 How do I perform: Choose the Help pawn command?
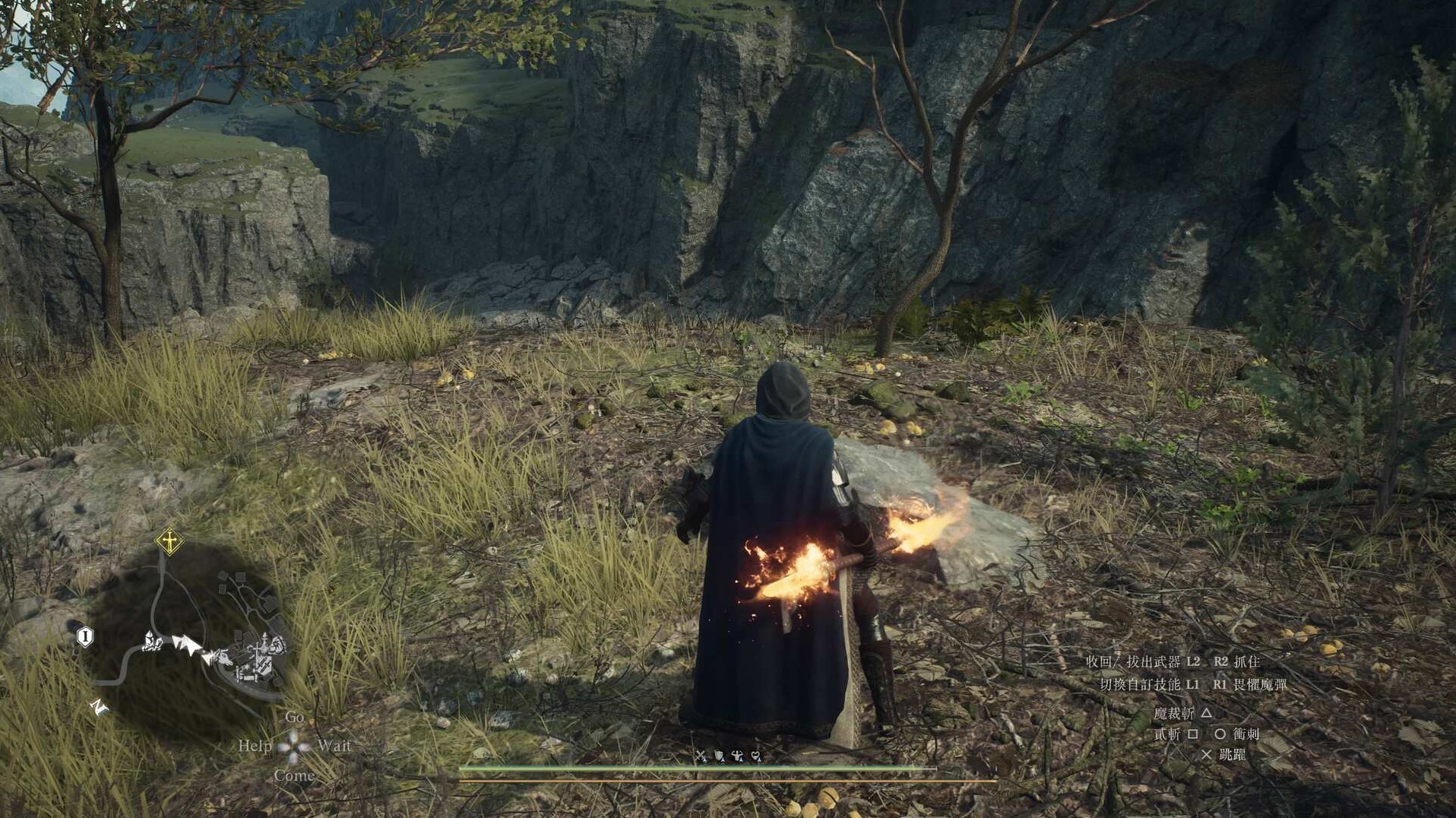255,746
